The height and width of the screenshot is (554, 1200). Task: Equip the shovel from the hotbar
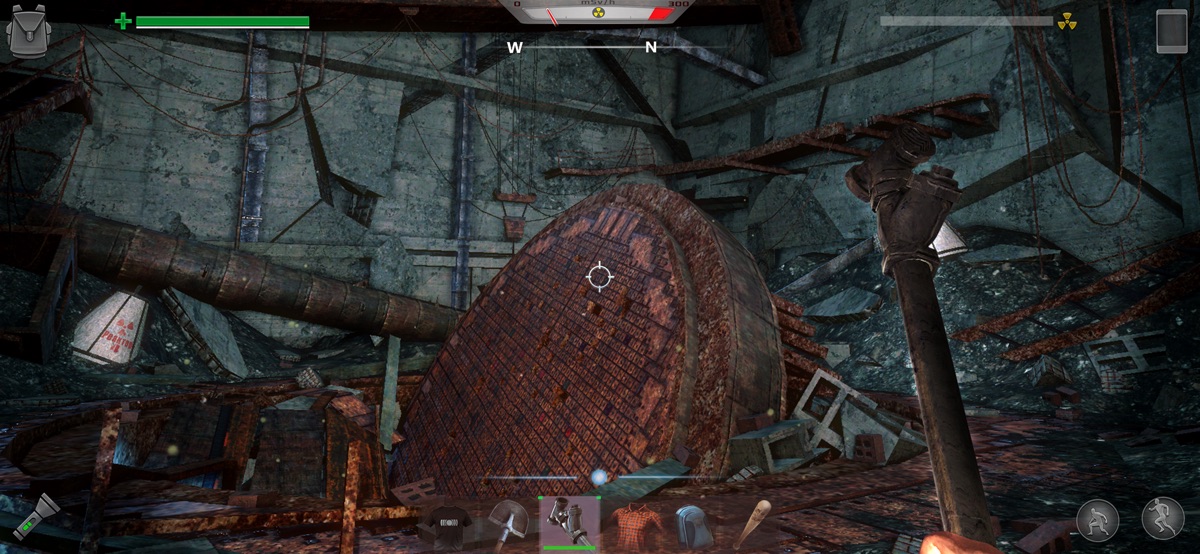click(508, 523)
